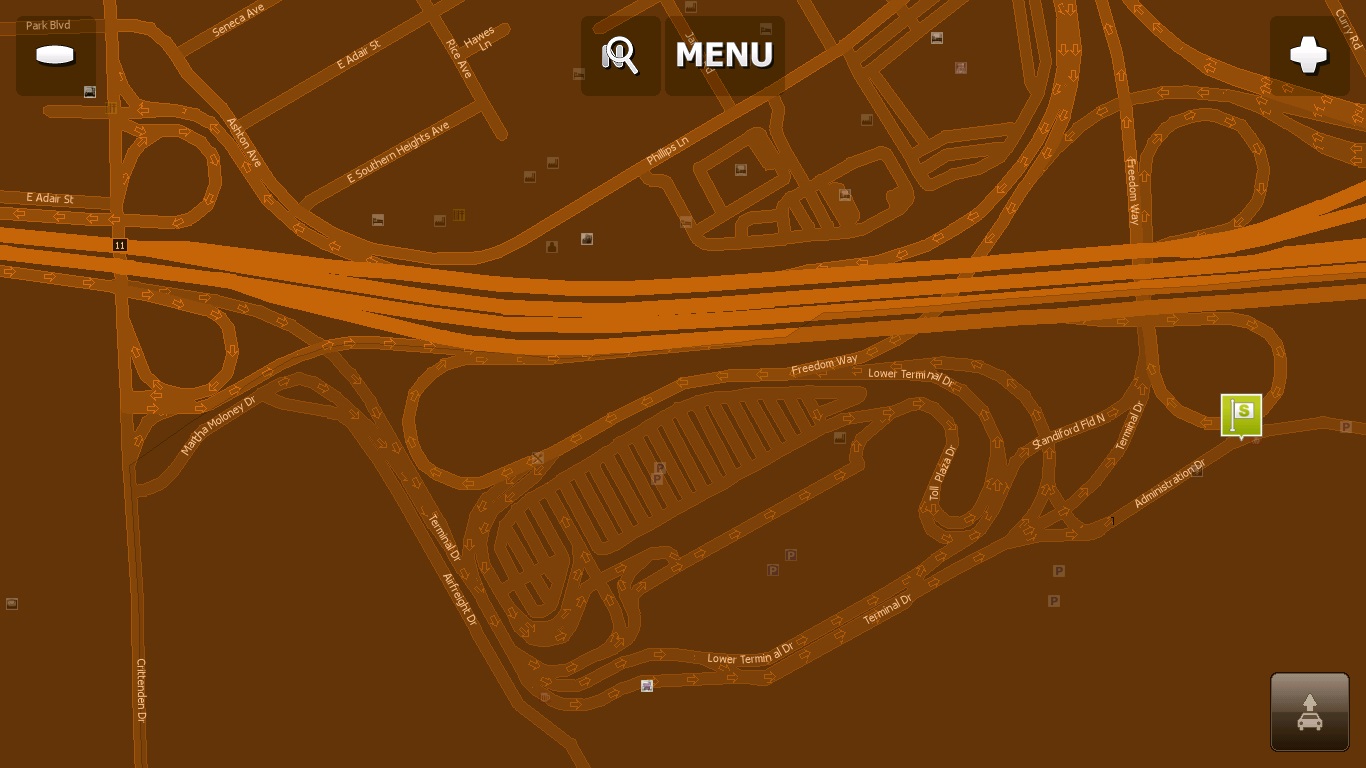Viewport: 1366px width, 768px height.
Task: Click the route point marked 1 on Administration Dr
Action: point(1112,521)
